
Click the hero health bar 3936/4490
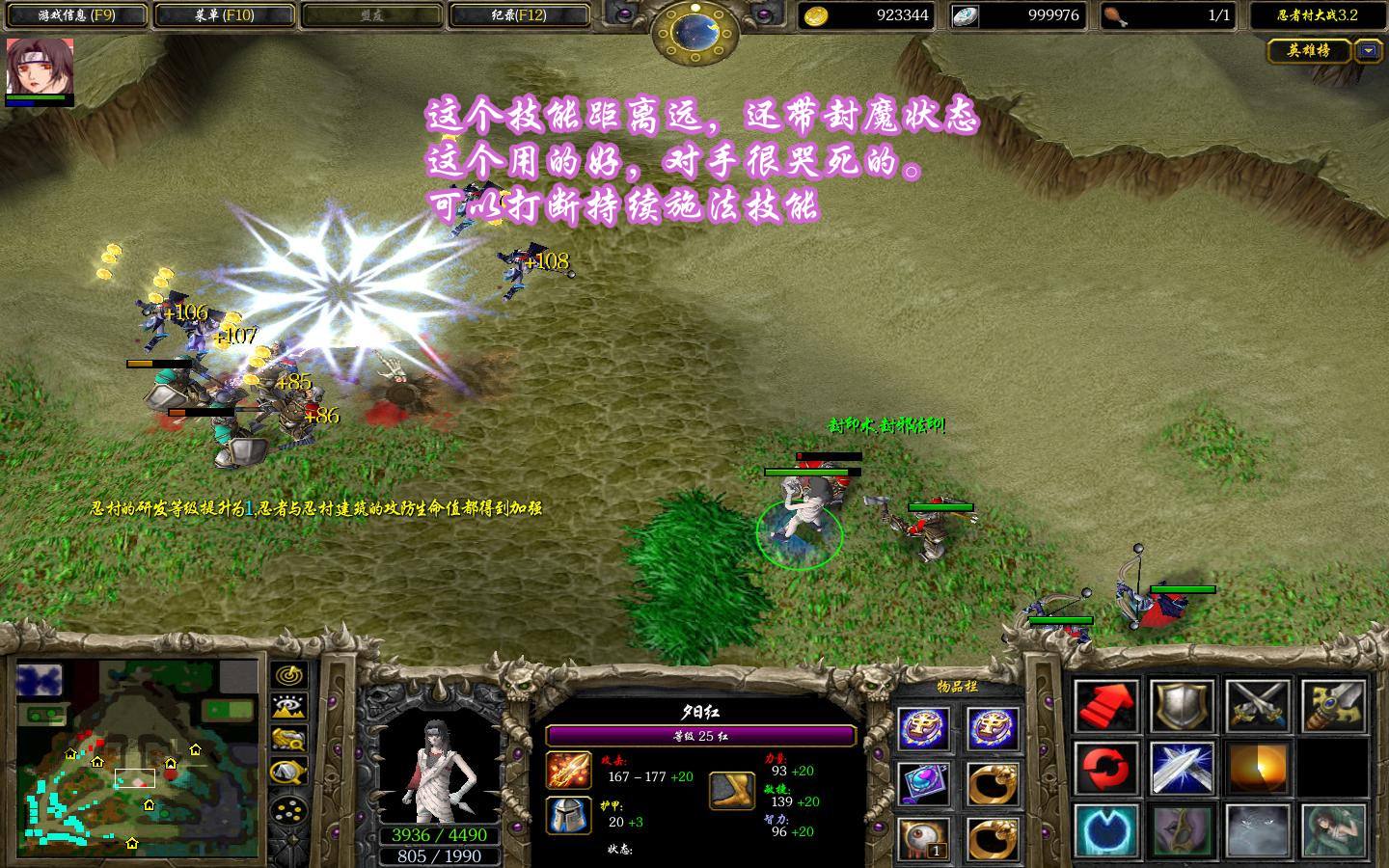click(x=439, y=835)
